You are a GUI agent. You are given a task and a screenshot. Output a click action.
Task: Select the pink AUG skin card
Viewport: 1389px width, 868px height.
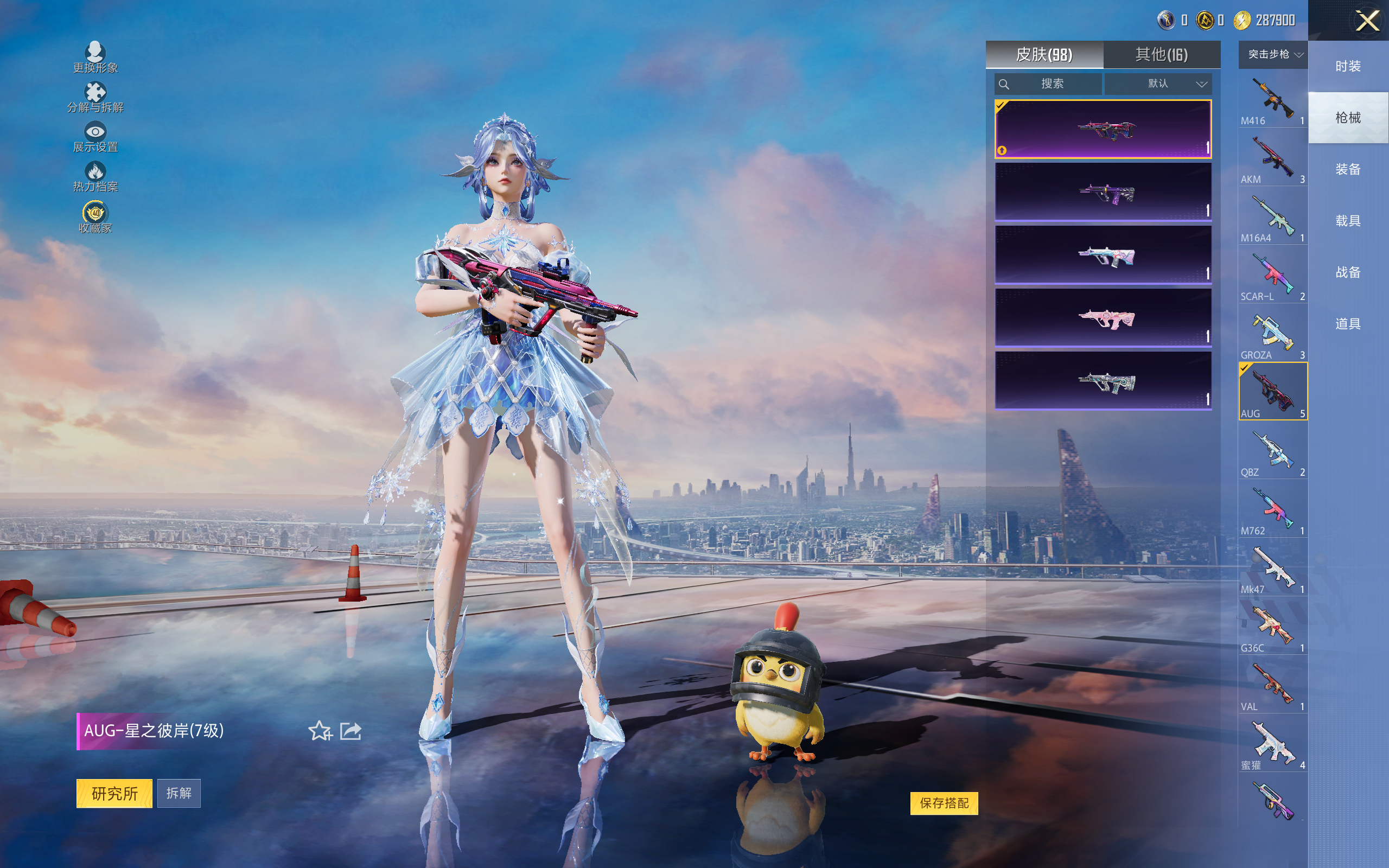pyautogui.click(x=1103, y=317)
